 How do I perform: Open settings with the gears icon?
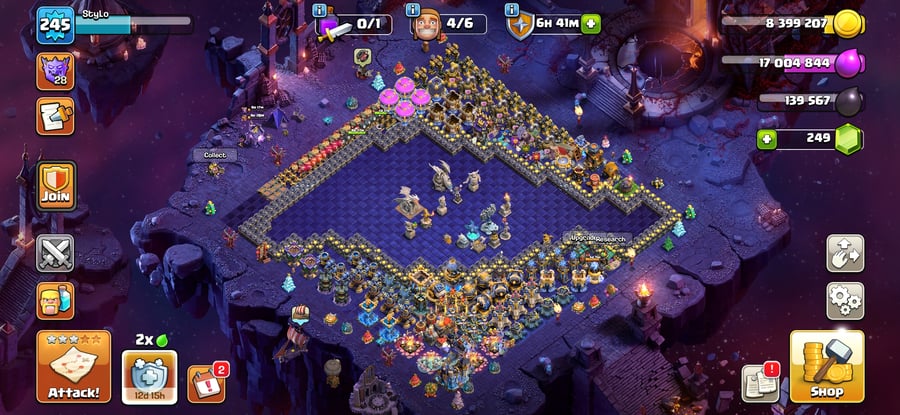(x=845, y=300)
